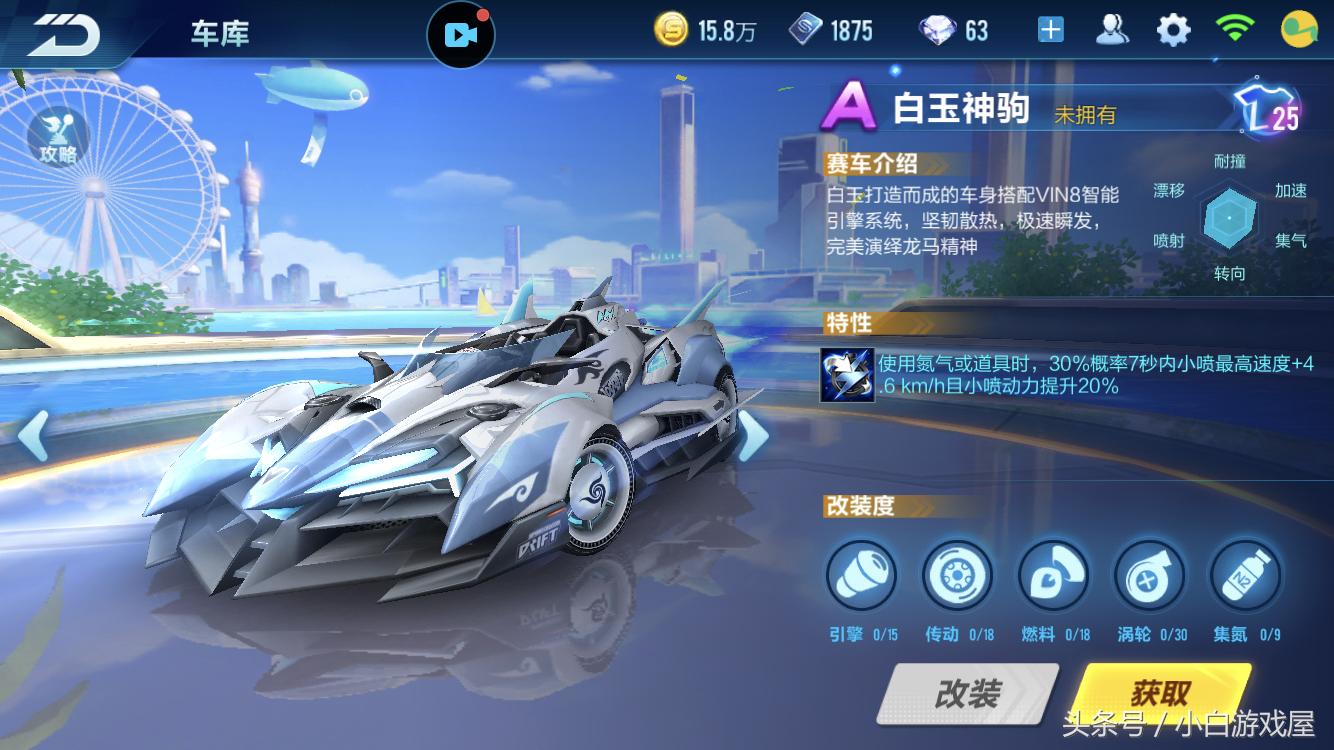Open the friends panel icon
1334x750 pixels.
point(1112,29)
